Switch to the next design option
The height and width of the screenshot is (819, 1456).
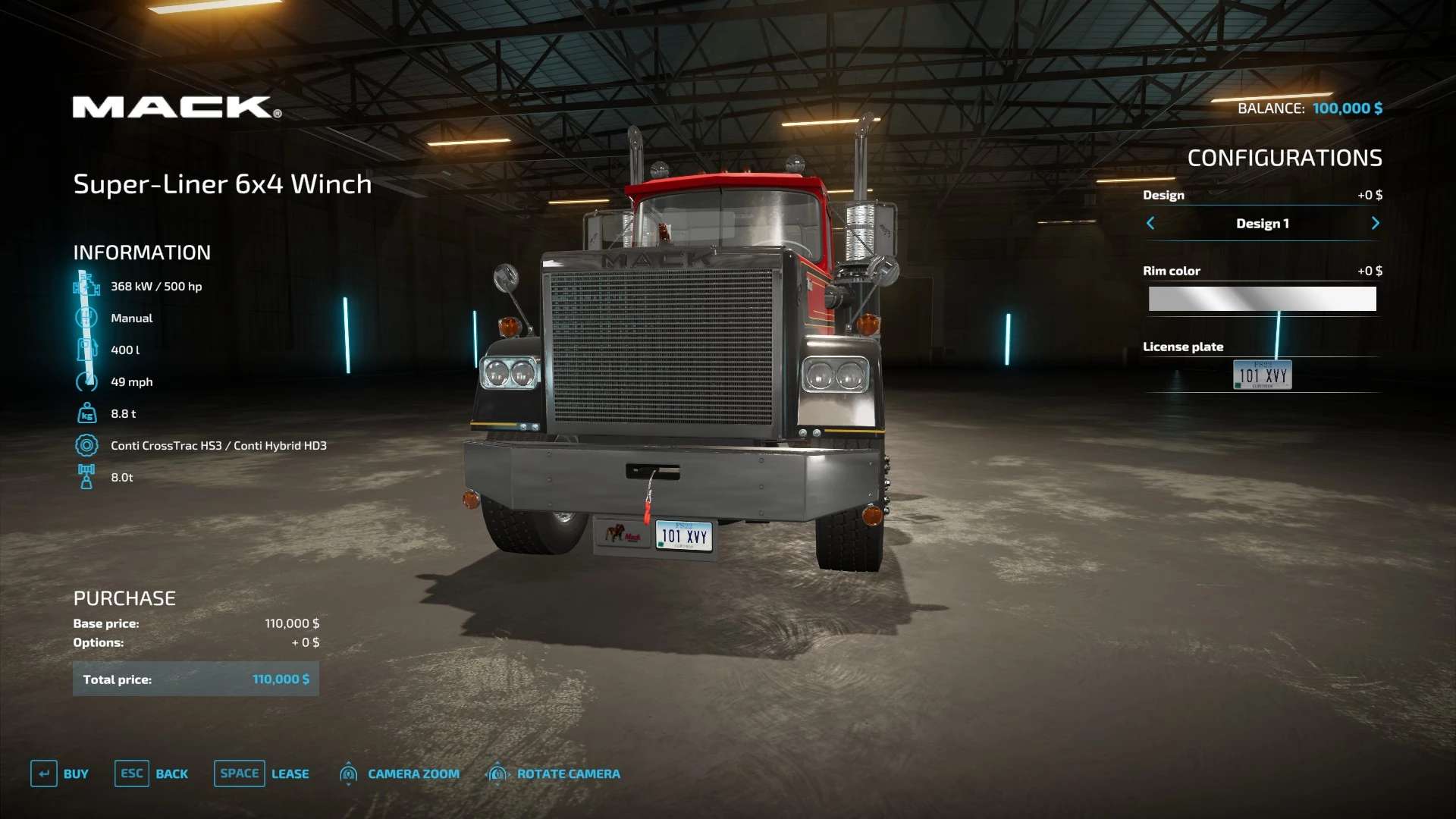coord(1375,223)
